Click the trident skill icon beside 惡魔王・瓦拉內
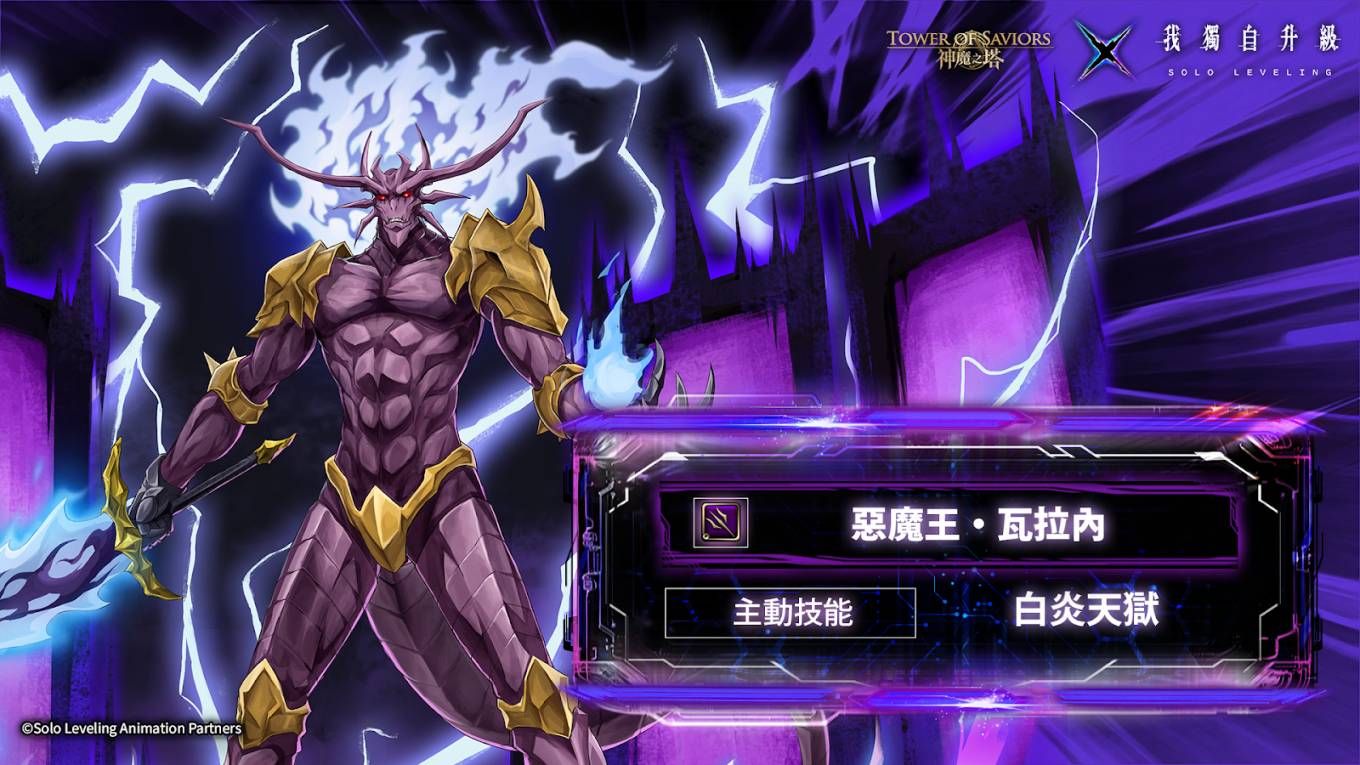Viewport: 1360px width, 765px height. (720, 523)
